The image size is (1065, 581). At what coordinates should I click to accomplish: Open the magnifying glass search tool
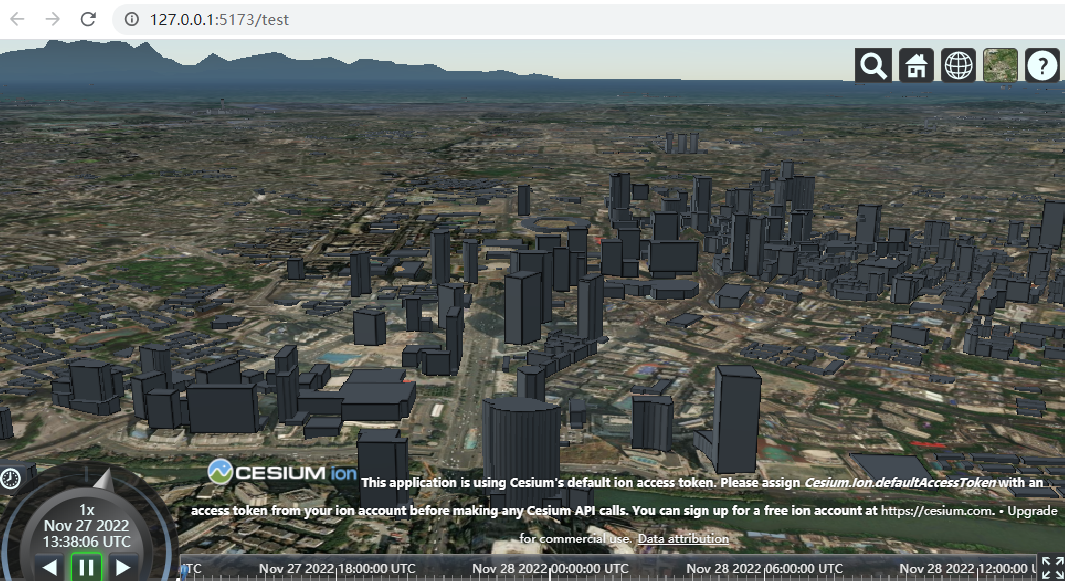pos(873,66)
